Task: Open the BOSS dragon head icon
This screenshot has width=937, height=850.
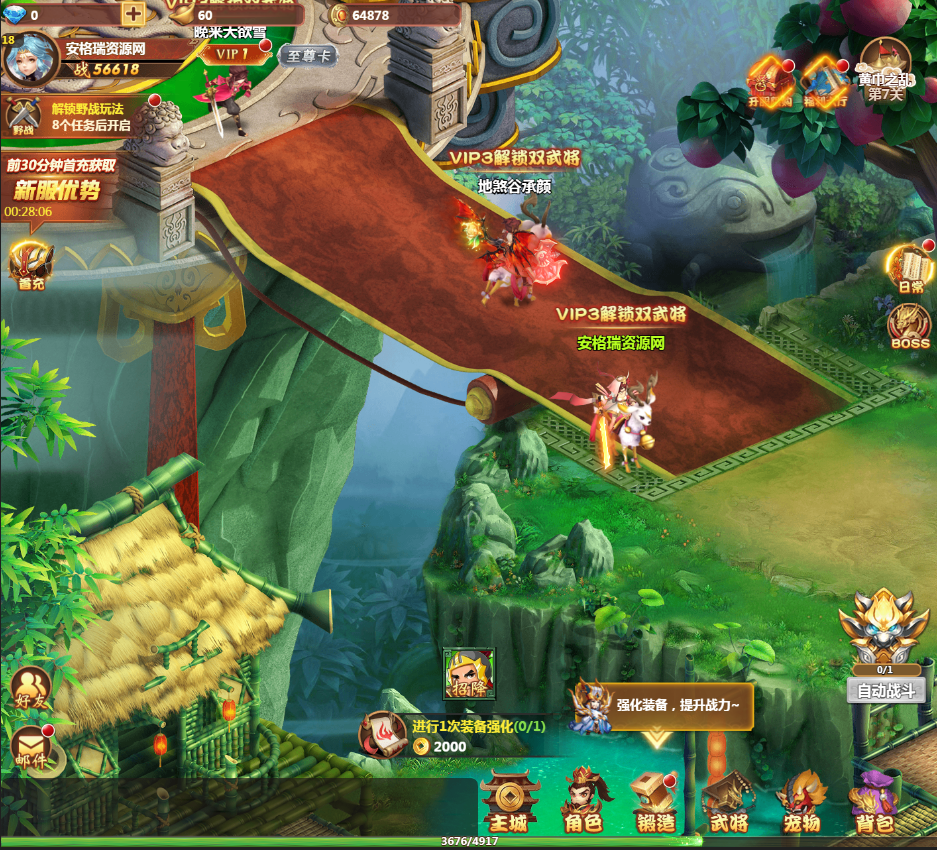Action: [910, 326]
